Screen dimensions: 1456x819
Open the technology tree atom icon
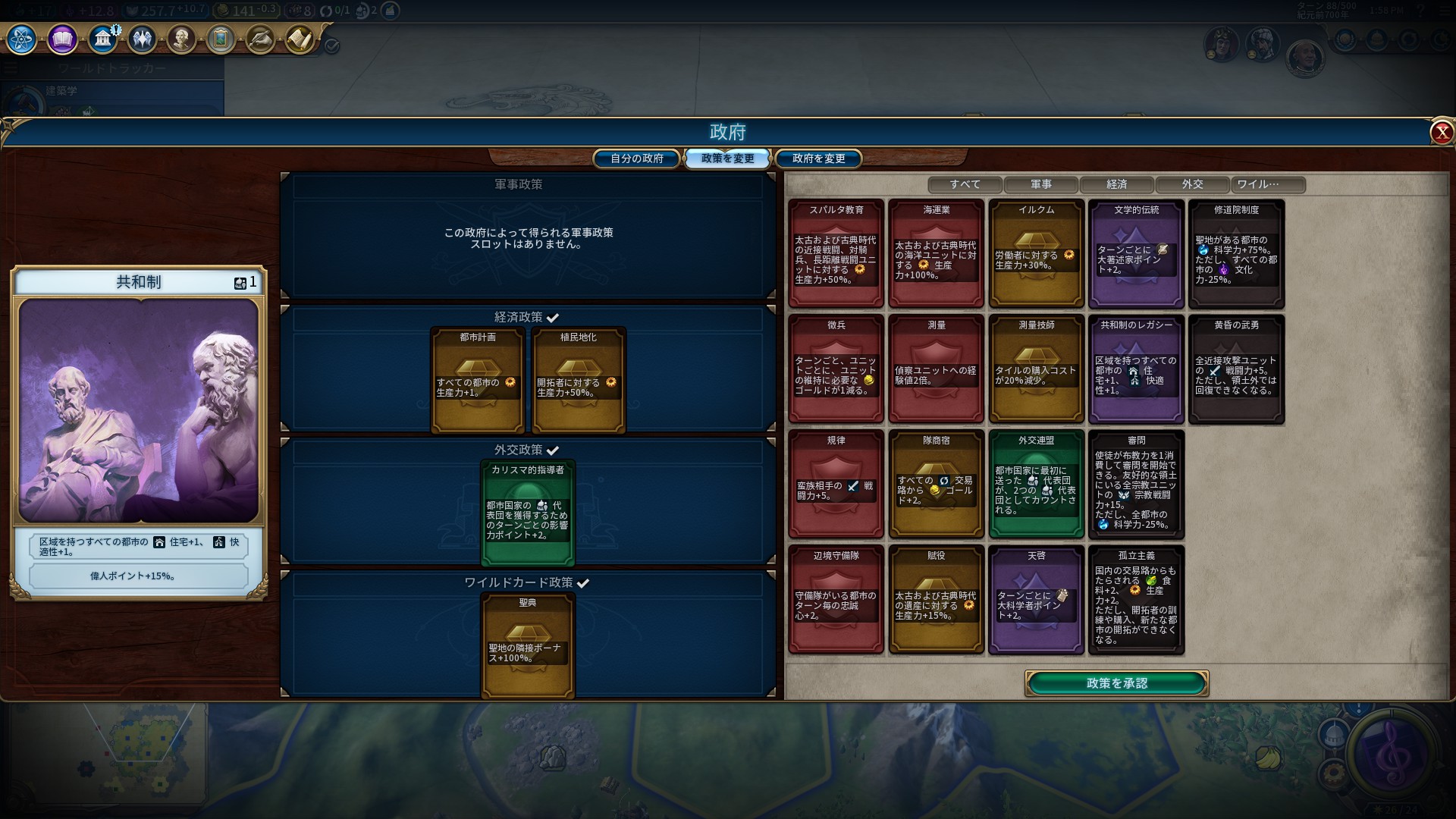pyautogui.click(x=21, y=39)
